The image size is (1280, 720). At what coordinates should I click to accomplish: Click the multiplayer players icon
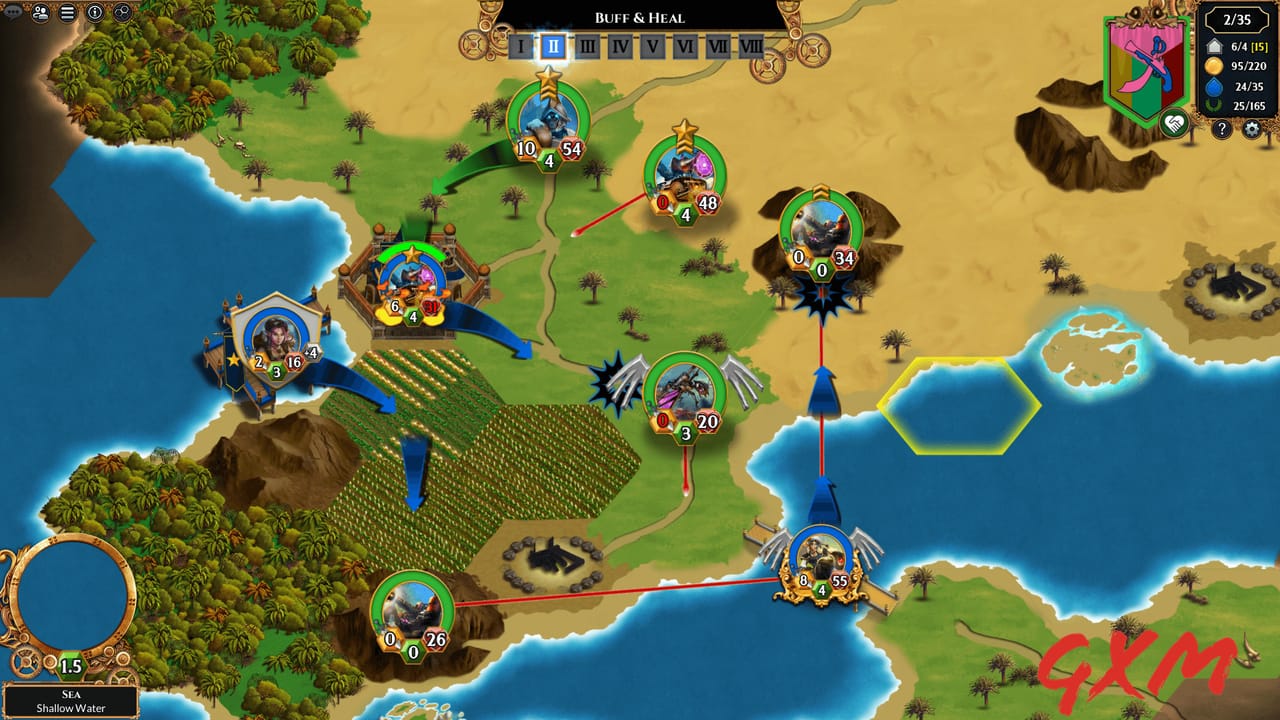click(40, 13)
